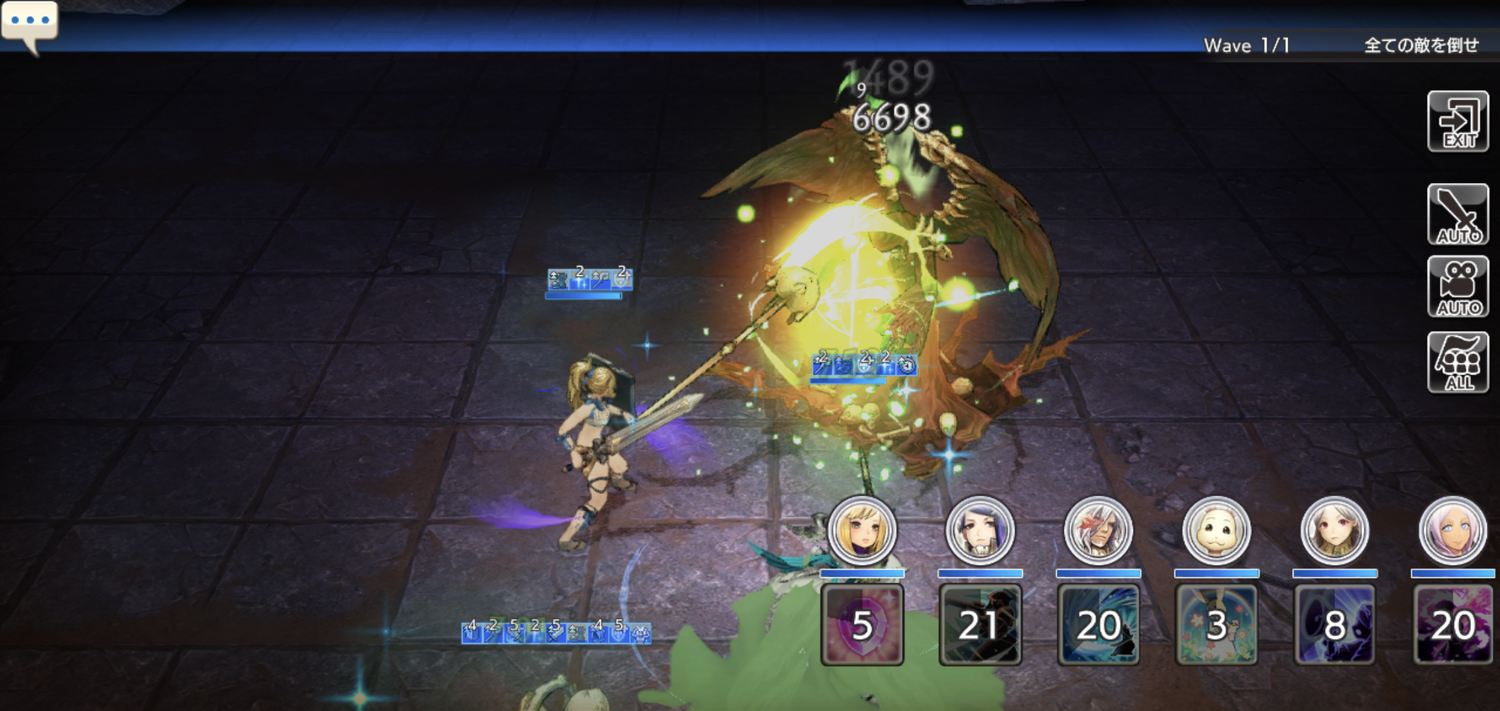Screen dimensions: 1500x711
Task: Choose the pink-haired blue-eyed character portrait
Action: [1453, 529]
